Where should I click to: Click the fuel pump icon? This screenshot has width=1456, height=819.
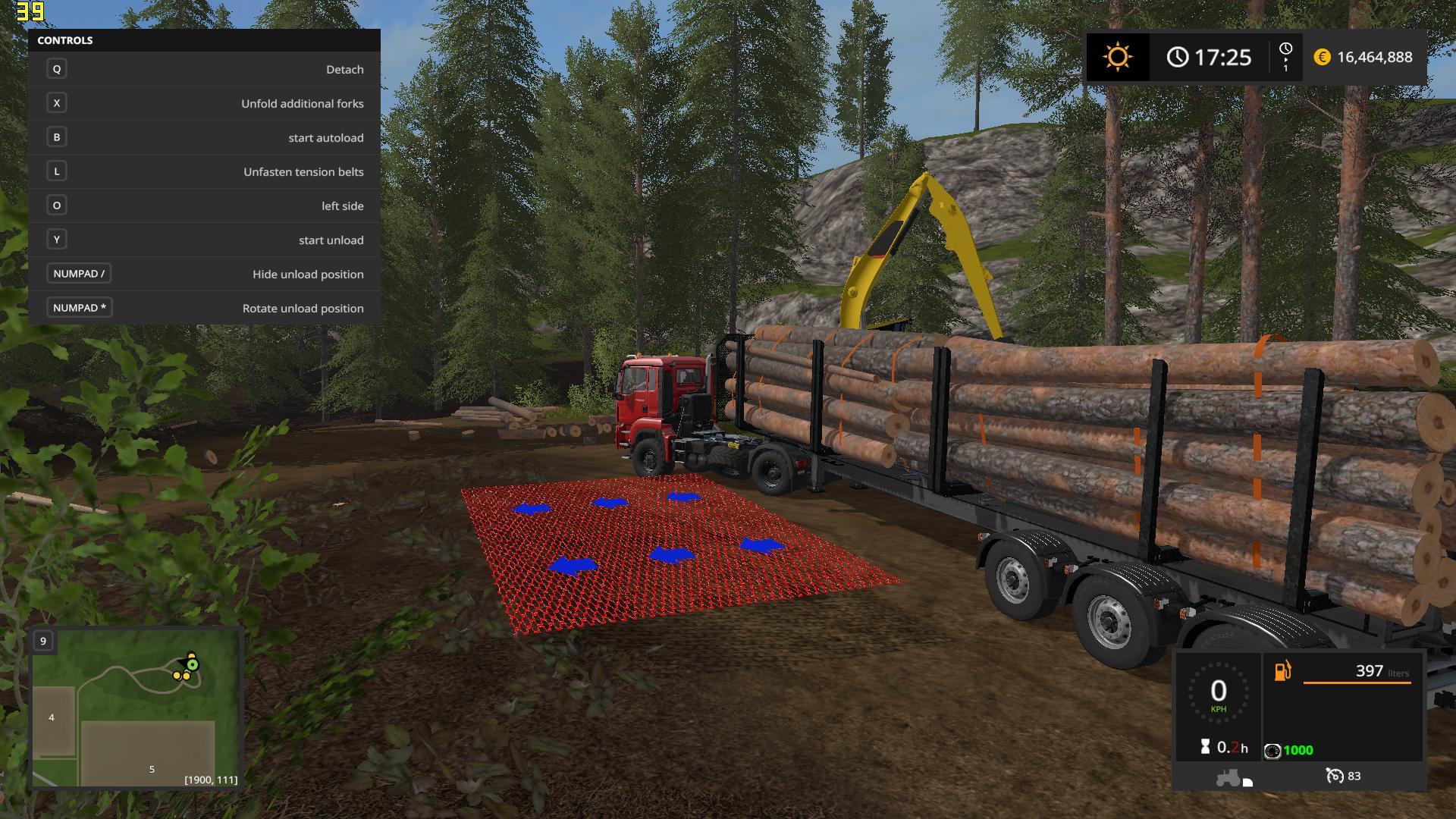(x=1282, y=670)
